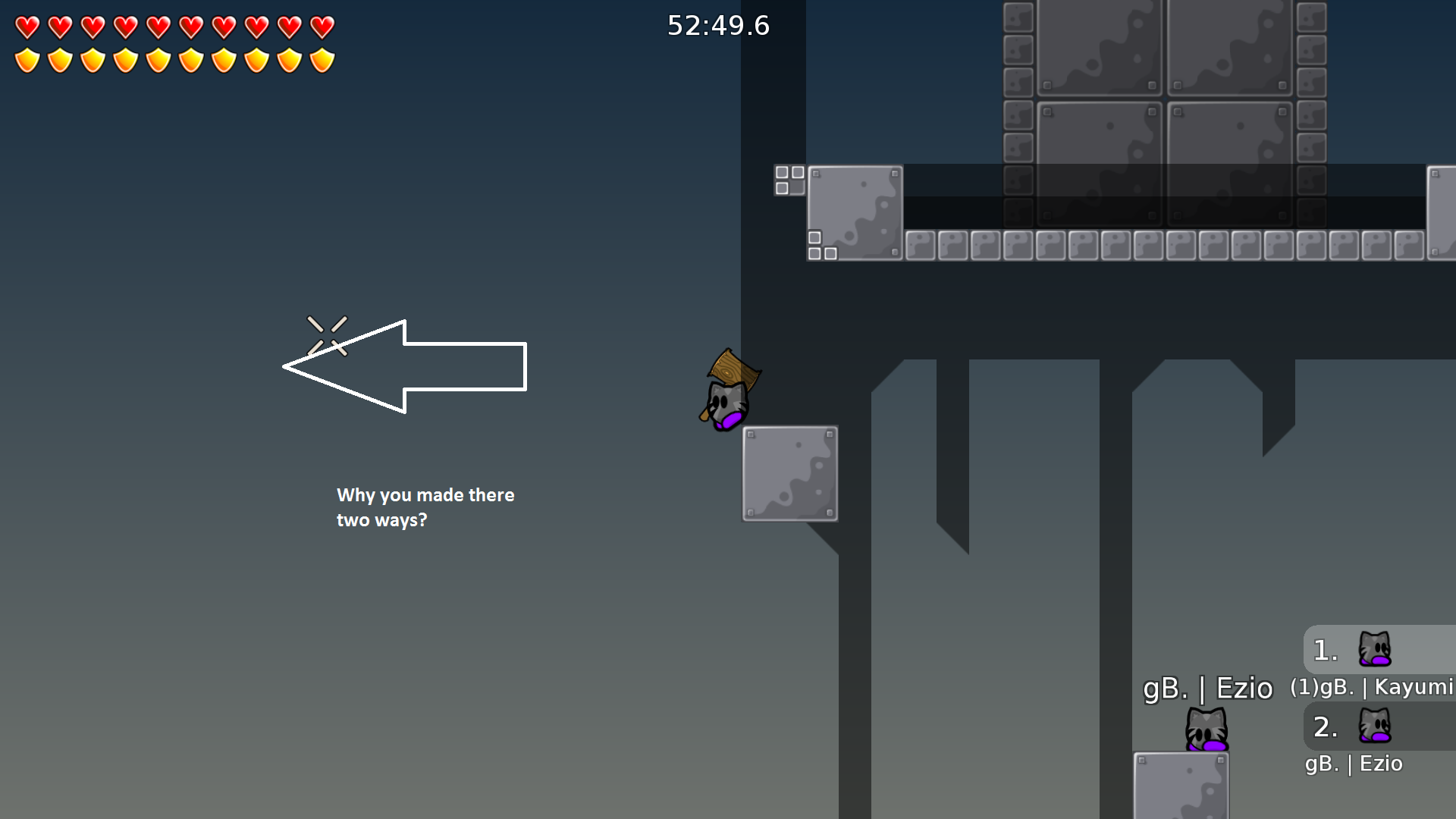Click the floating stone block below the player
This screenshot has width=1456, height=819.
[x=789, y=474]
